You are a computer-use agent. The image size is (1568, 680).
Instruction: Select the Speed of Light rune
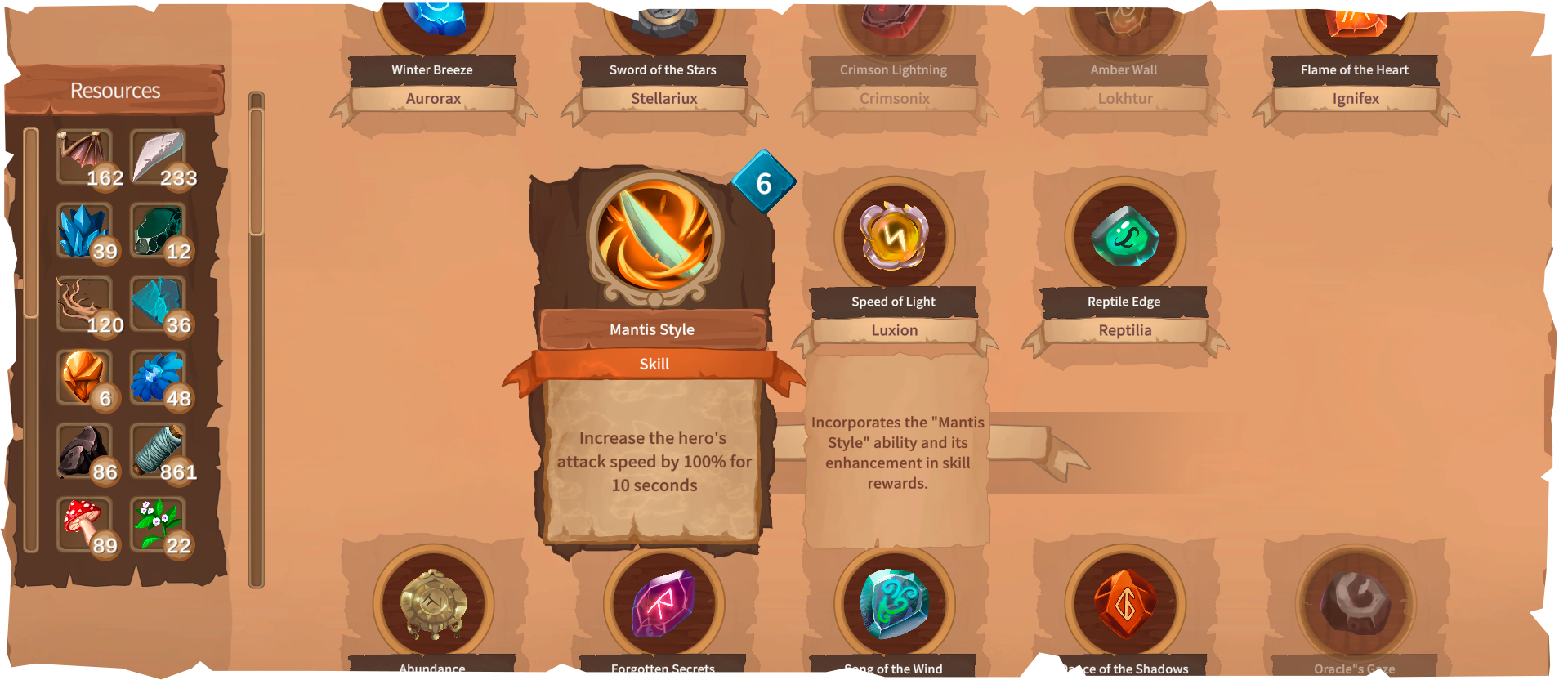click(x=893, y=236)
